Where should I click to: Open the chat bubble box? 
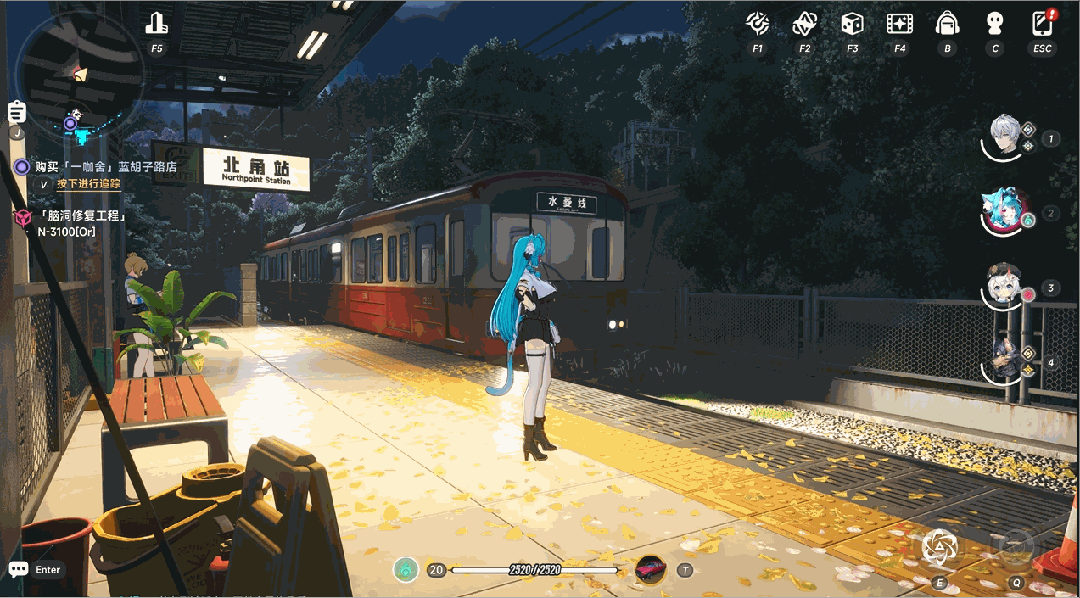click(19, 569)
